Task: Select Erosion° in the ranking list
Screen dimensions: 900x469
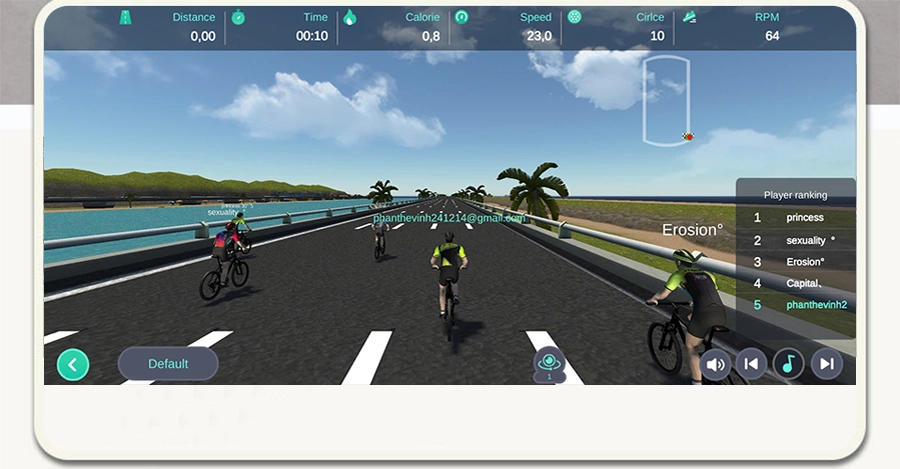Action: (804, 262)
